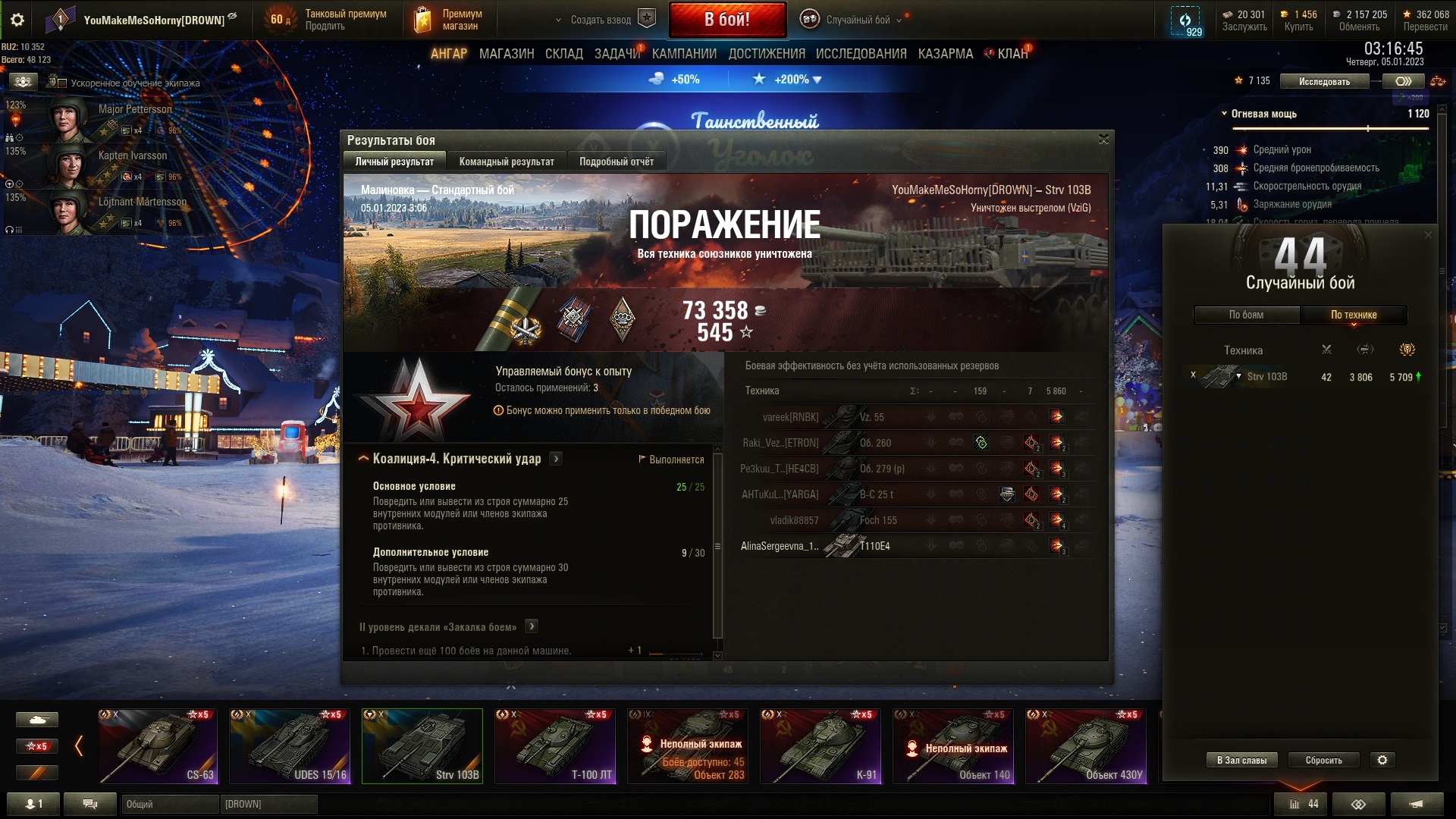
Task: Open the «Премиум магазин»
Action: pos(448,20)
